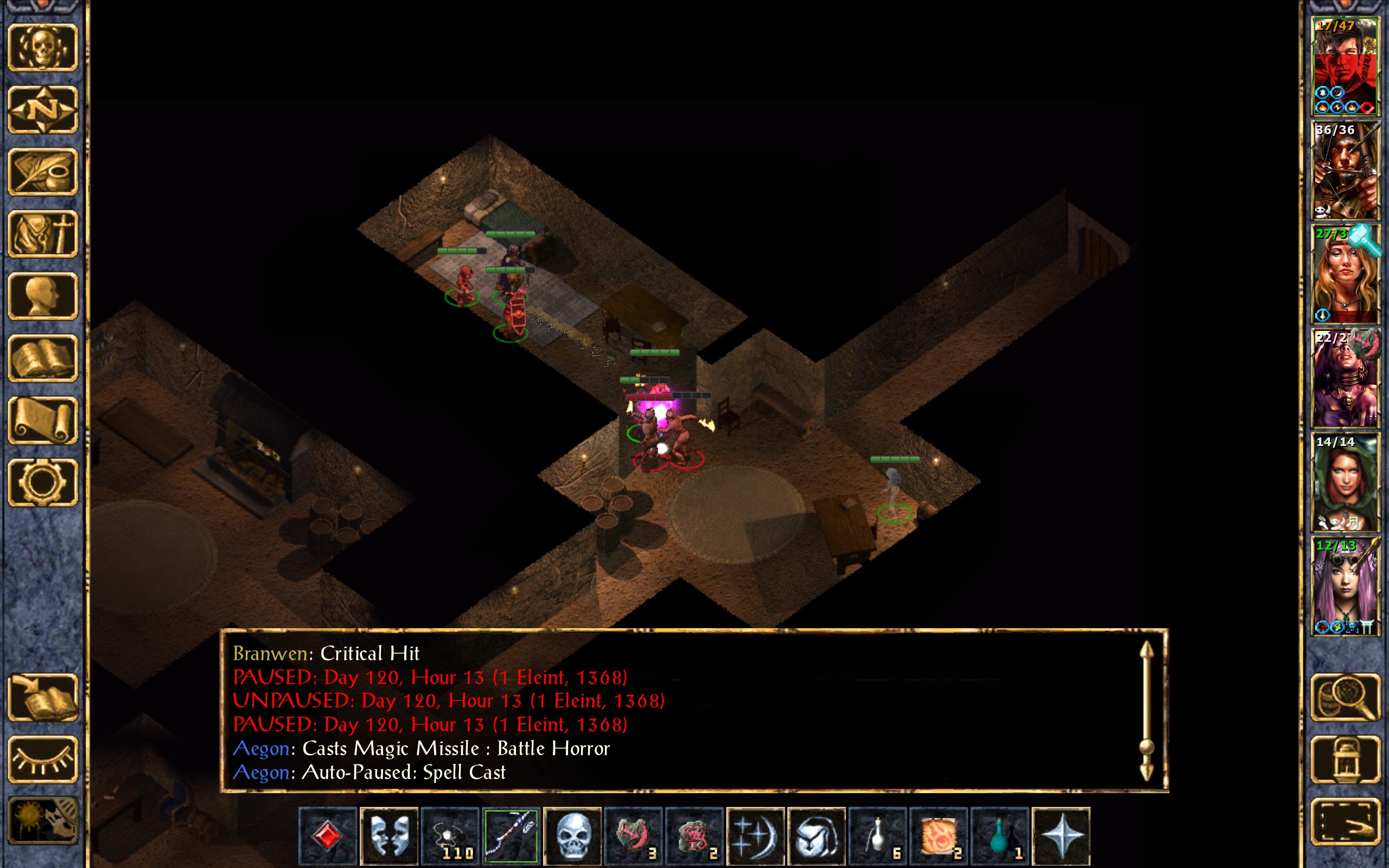1389x868 pixels.
Task: Toggle interface visibility with the closed eye button
Action: pyautogui.click(x=42, y=759)
